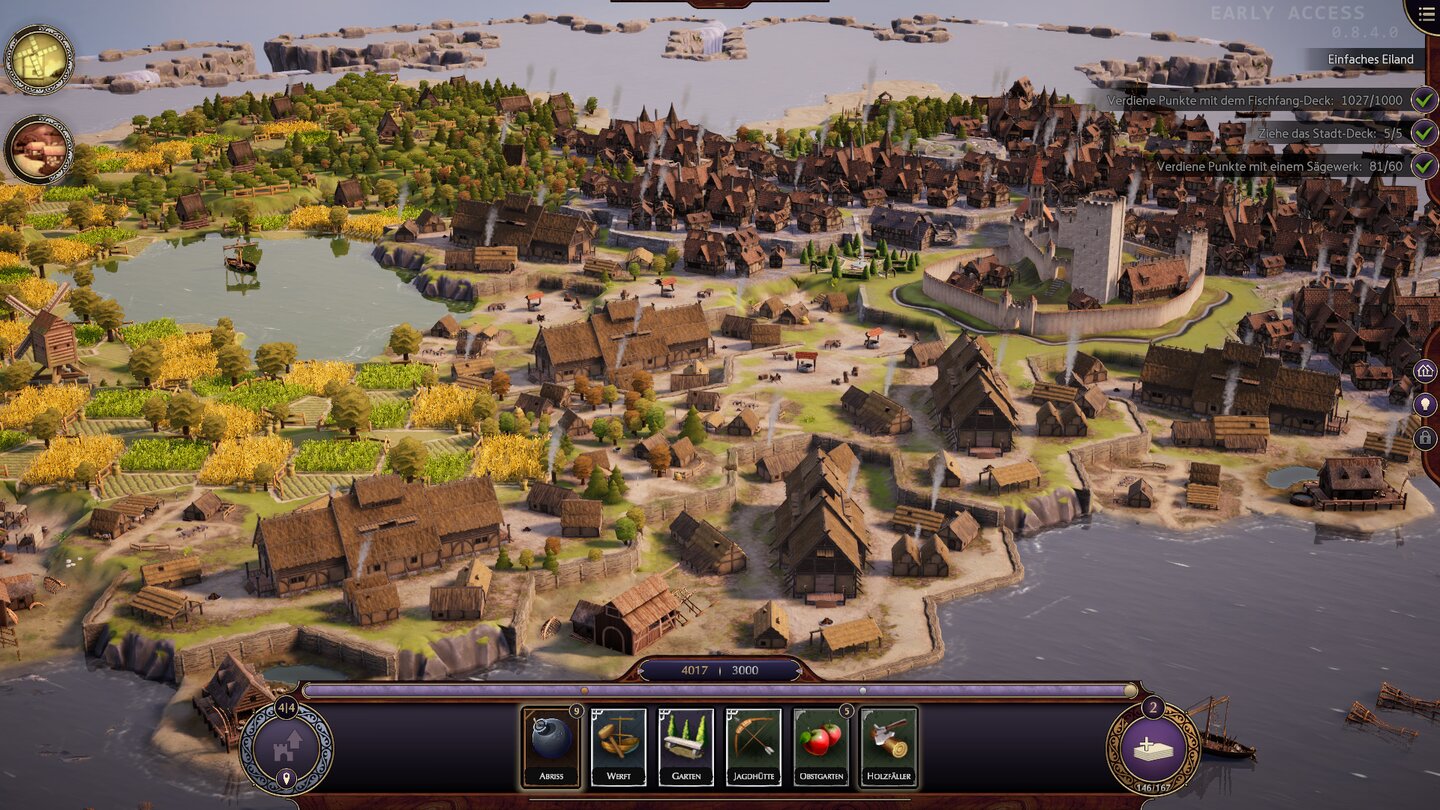This screenshot has width=1440, height=810.
Task: Select the Abriss demolition card
Action: tap(551, 746)
